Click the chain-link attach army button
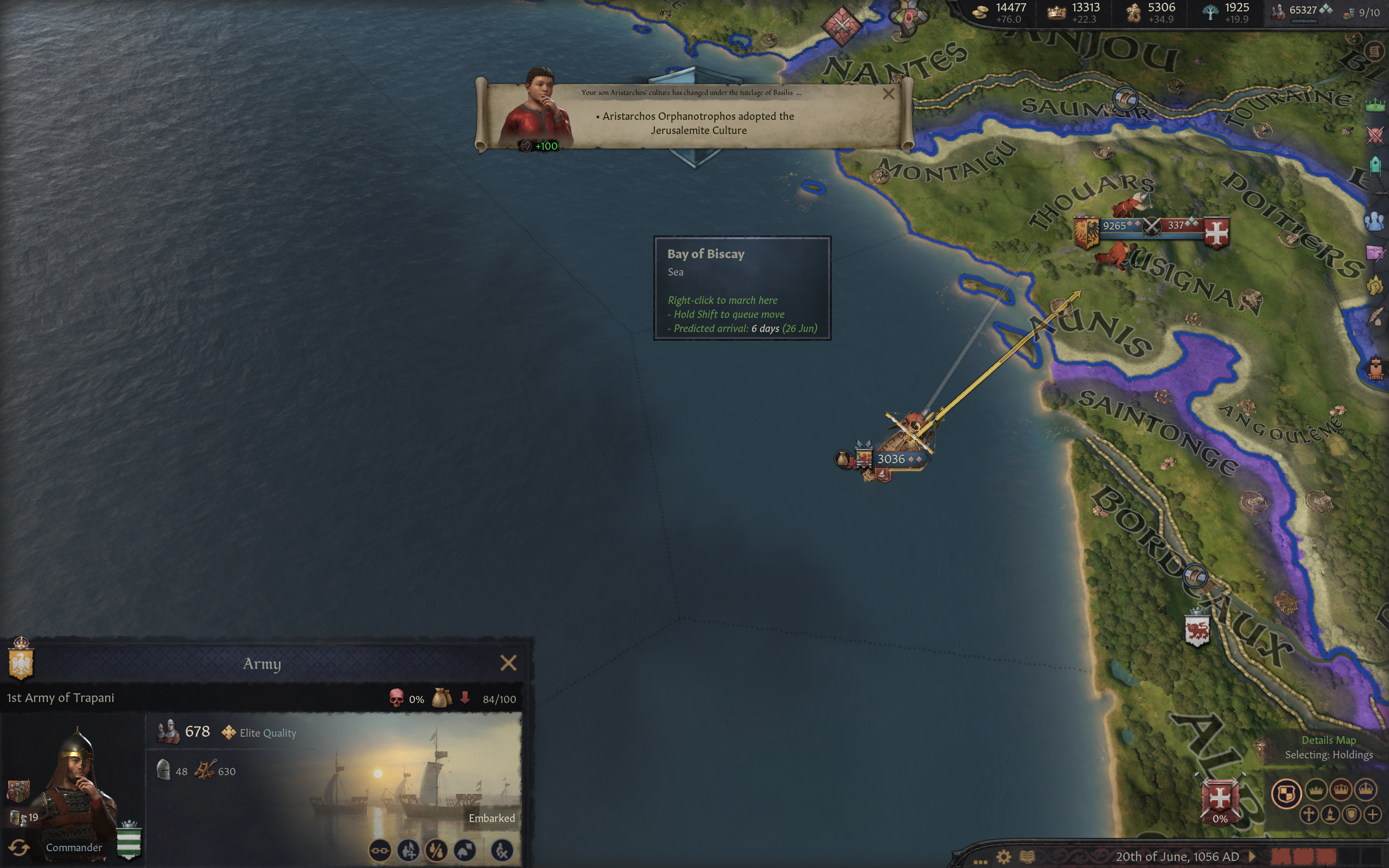Screen dimensions: 1389x868 [380, 850]
